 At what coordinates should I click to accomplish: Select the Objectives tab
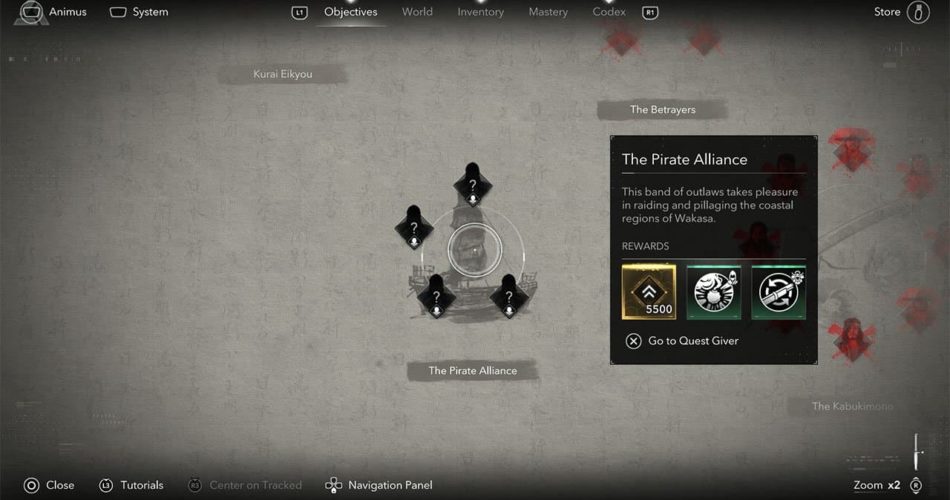351,12
